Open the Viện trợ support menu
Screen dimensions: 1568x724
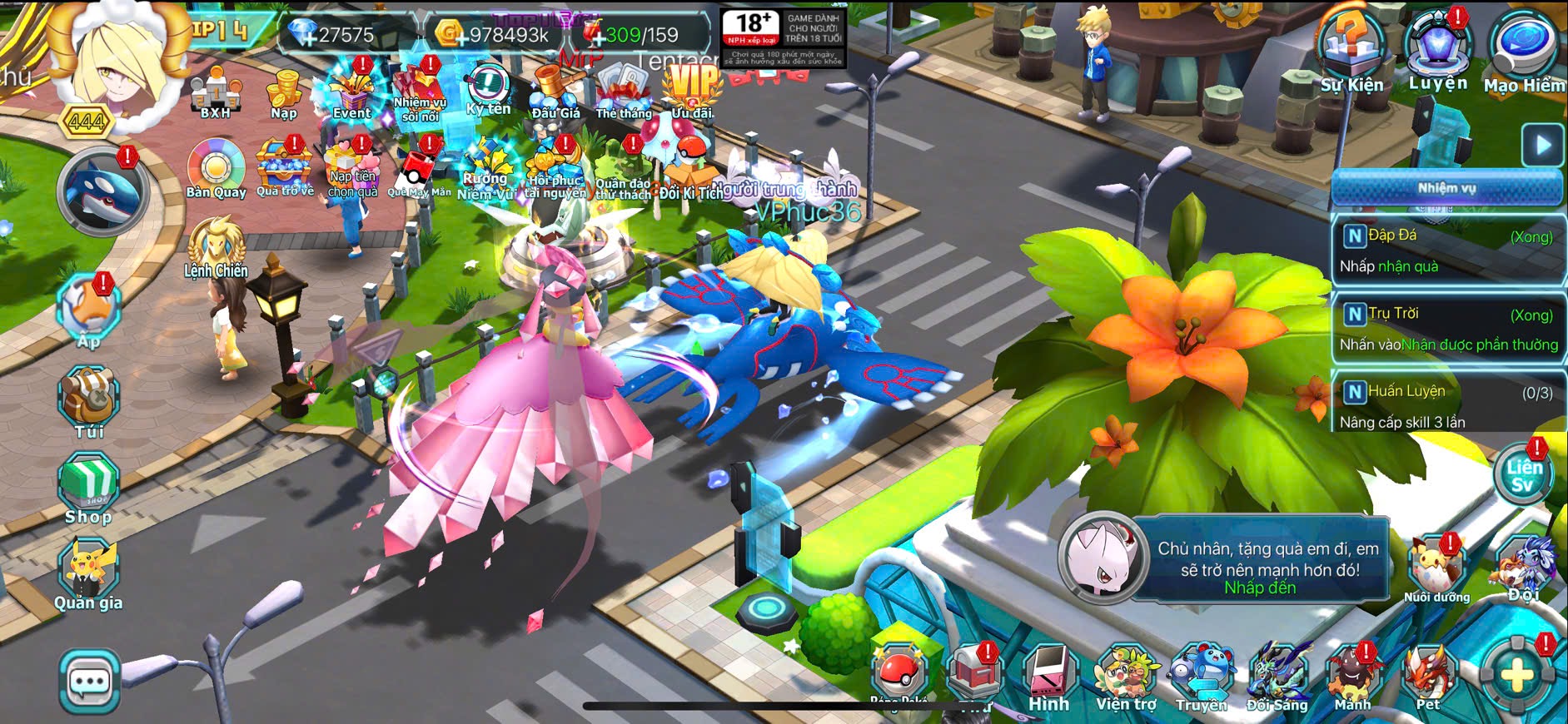[x=1126, y=677]
